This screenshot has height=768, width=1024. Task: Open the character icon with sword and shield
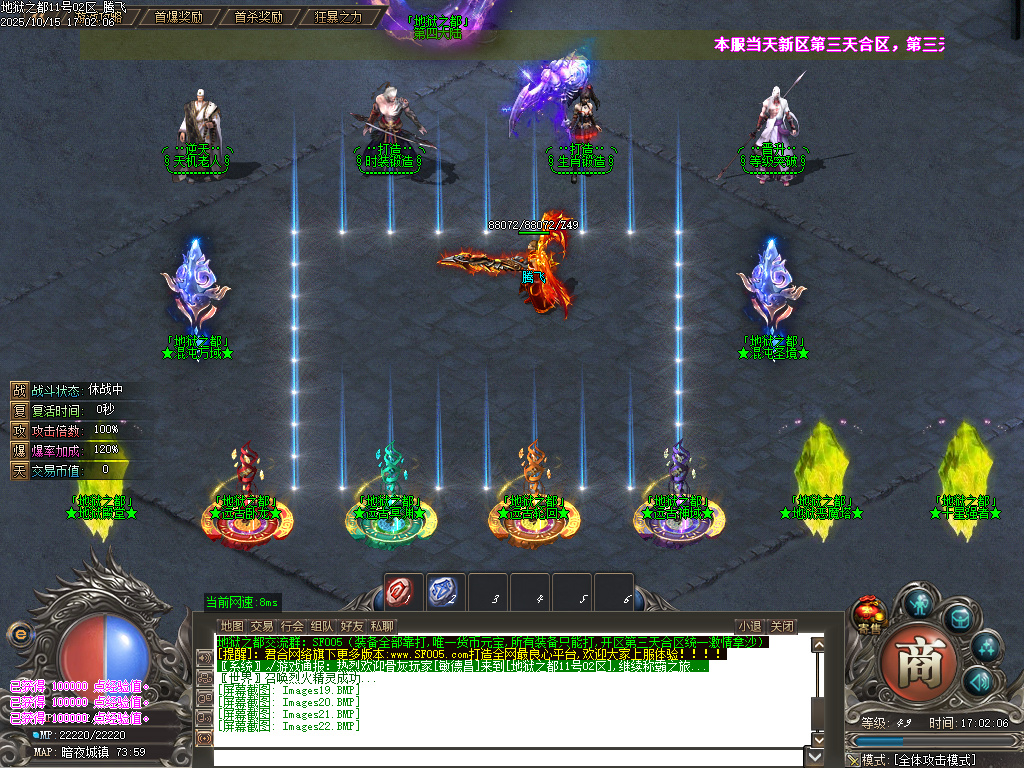(920, 602)
